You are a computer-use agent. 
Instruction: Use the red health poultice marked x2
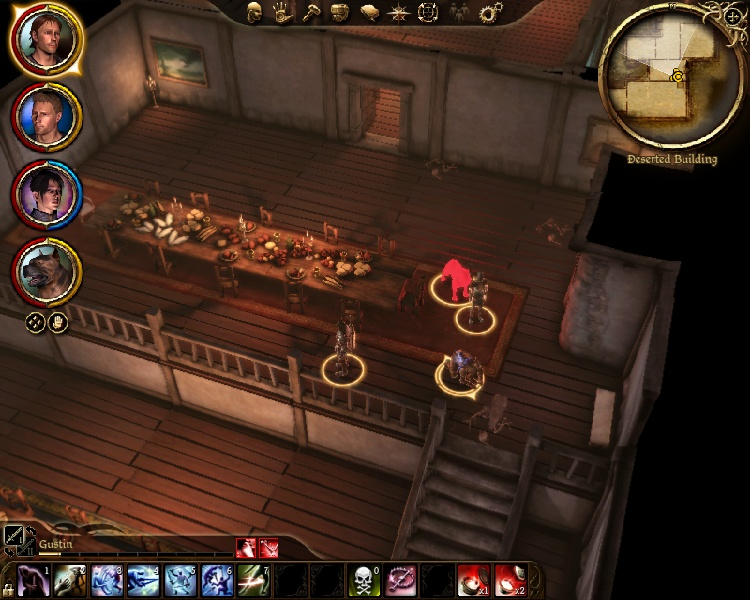[x=509, y=579]
